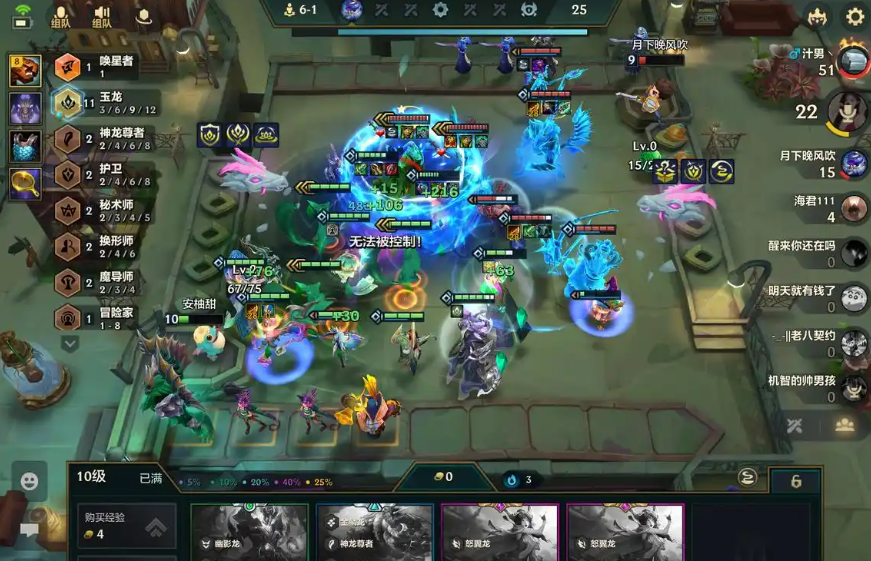This screenshot has width=871, height=561.
Task: Select the golden frying pan item
Action: (25, 182)
